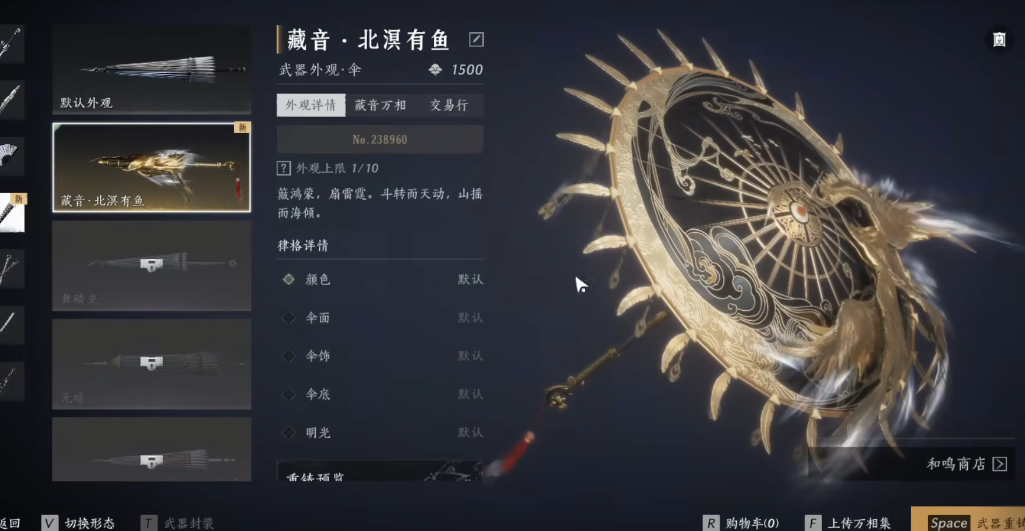Click the lantern icon in the top-right corner
Image resolution: width=1025 pixels, height=531 pixels.
[x=999, y=40]
